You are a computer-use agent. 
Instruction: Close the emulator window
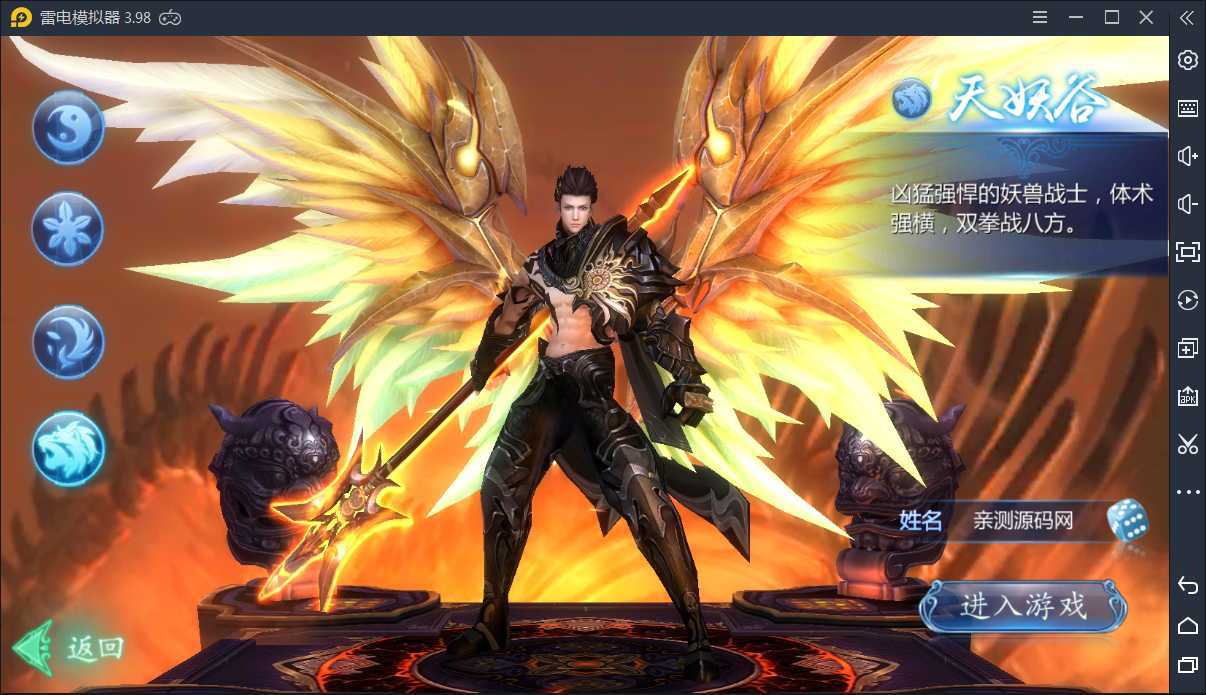point(1146,18)
